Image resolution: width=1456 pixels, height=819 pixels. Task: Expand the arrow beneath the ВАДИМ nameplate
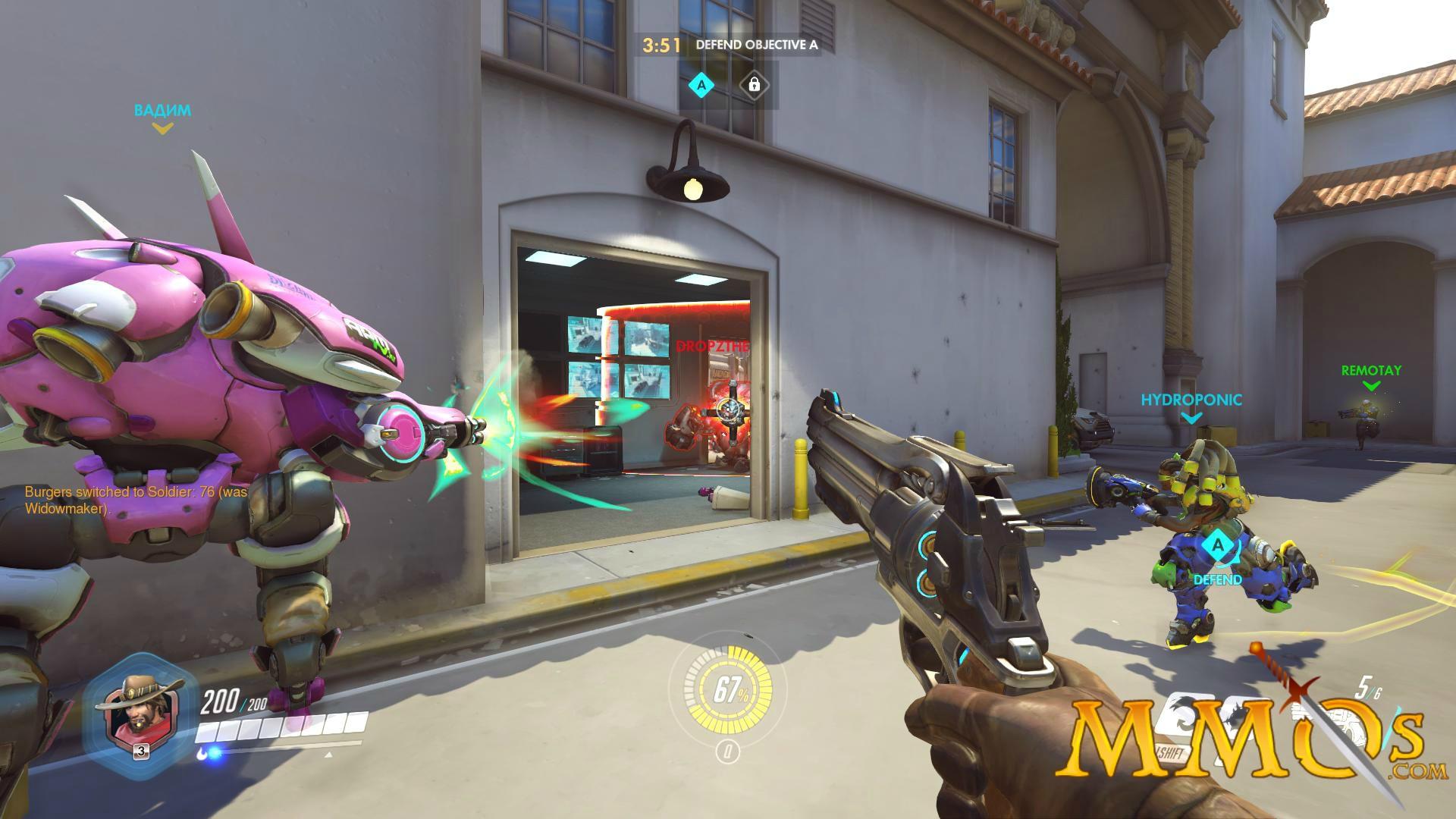click(x=161, y=129)
